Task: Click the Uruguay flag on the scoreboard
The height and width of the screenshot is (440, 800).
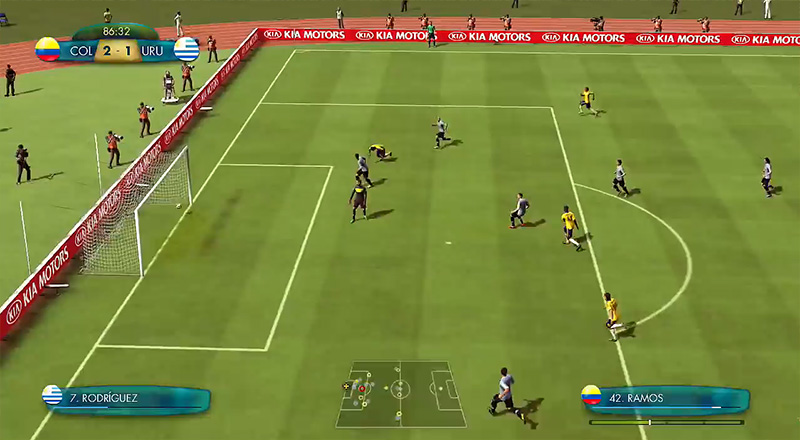Action: [186, 49]
